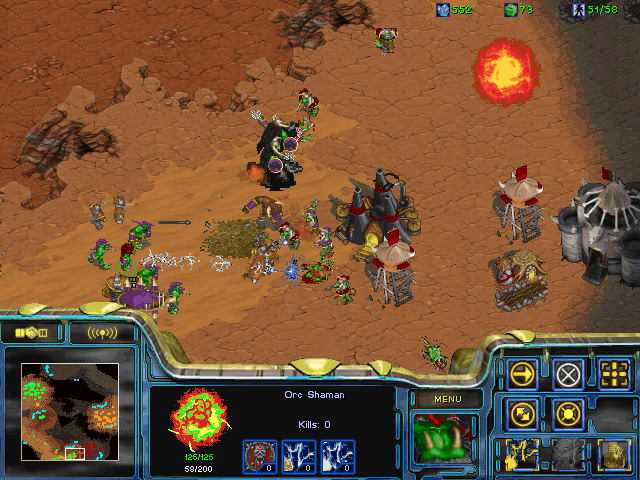Select the Hold Position command icon
Screen dimensions: 640x480
pos(569,413)
